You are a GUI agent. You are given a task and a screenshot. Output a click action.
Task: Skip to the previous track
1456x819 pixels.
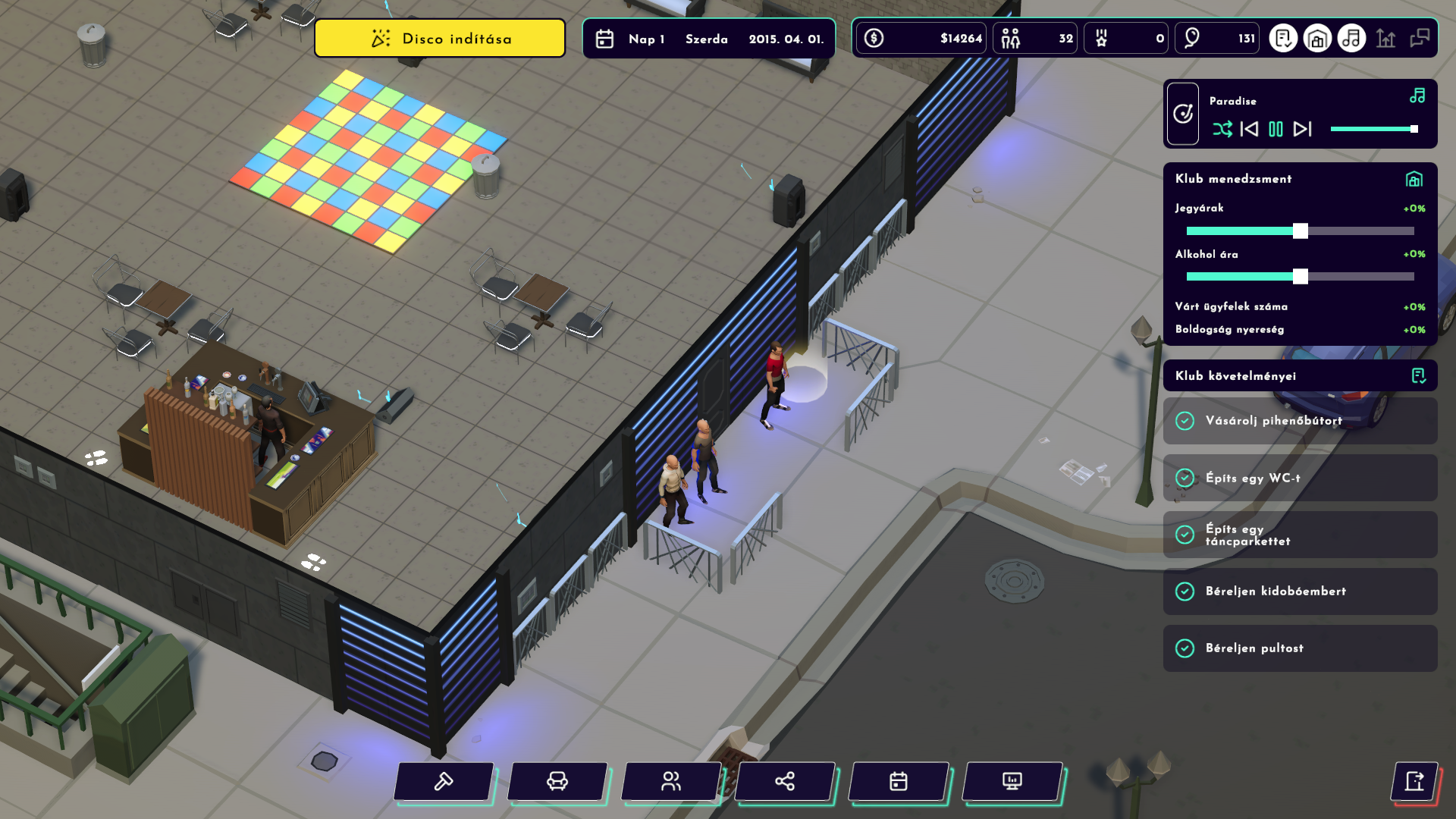point(1249,129)
